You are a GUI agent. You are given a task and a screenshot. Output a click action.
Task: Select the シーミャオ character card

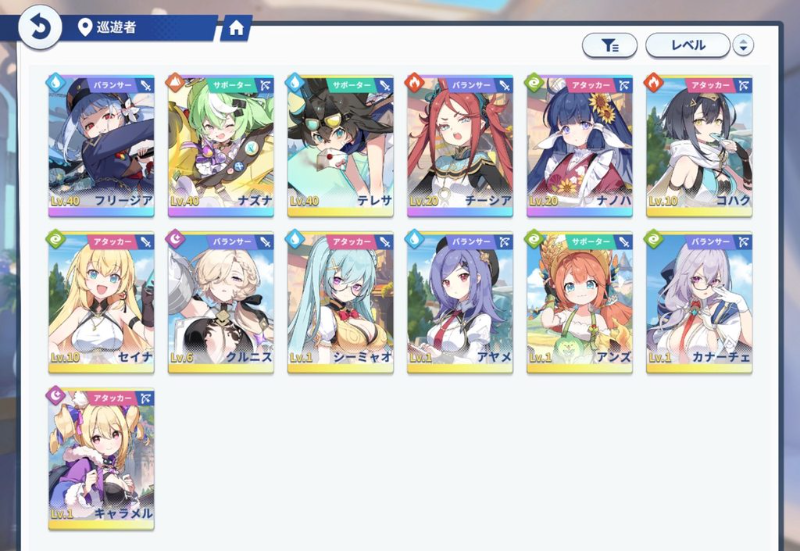pos(340,301)
